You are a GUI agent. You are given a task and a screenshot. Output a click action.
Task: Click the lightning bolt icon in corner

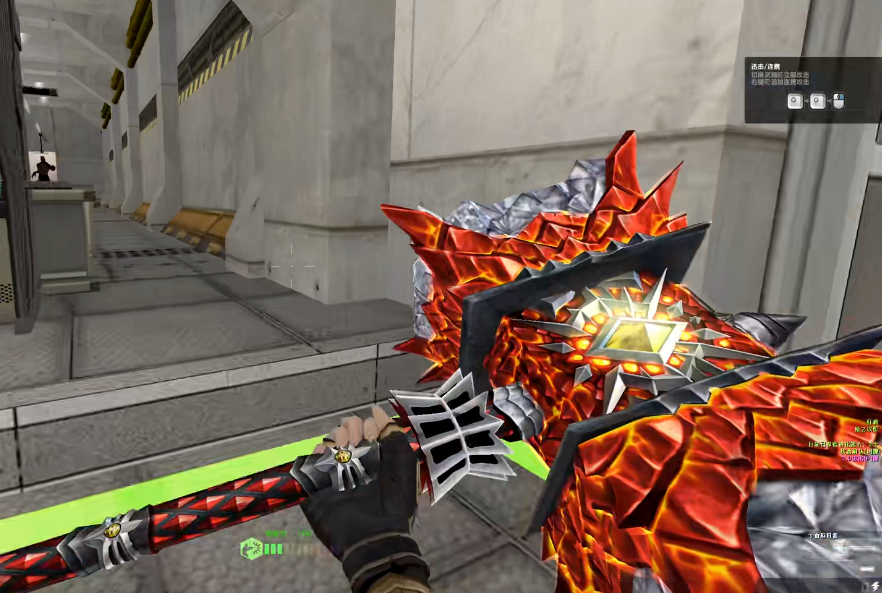click(x=875, y=585)
